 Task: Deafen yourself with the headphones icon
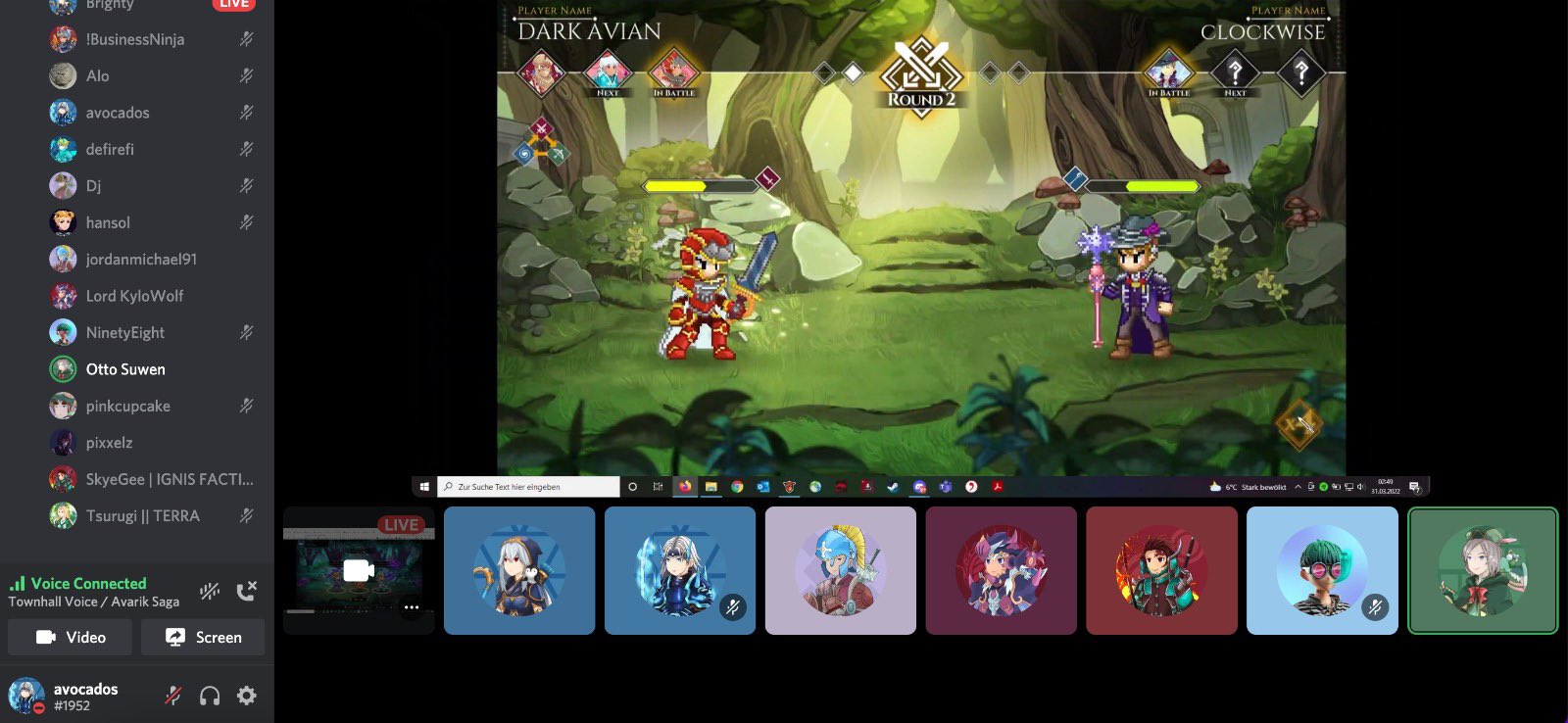[x=209, y=696]
